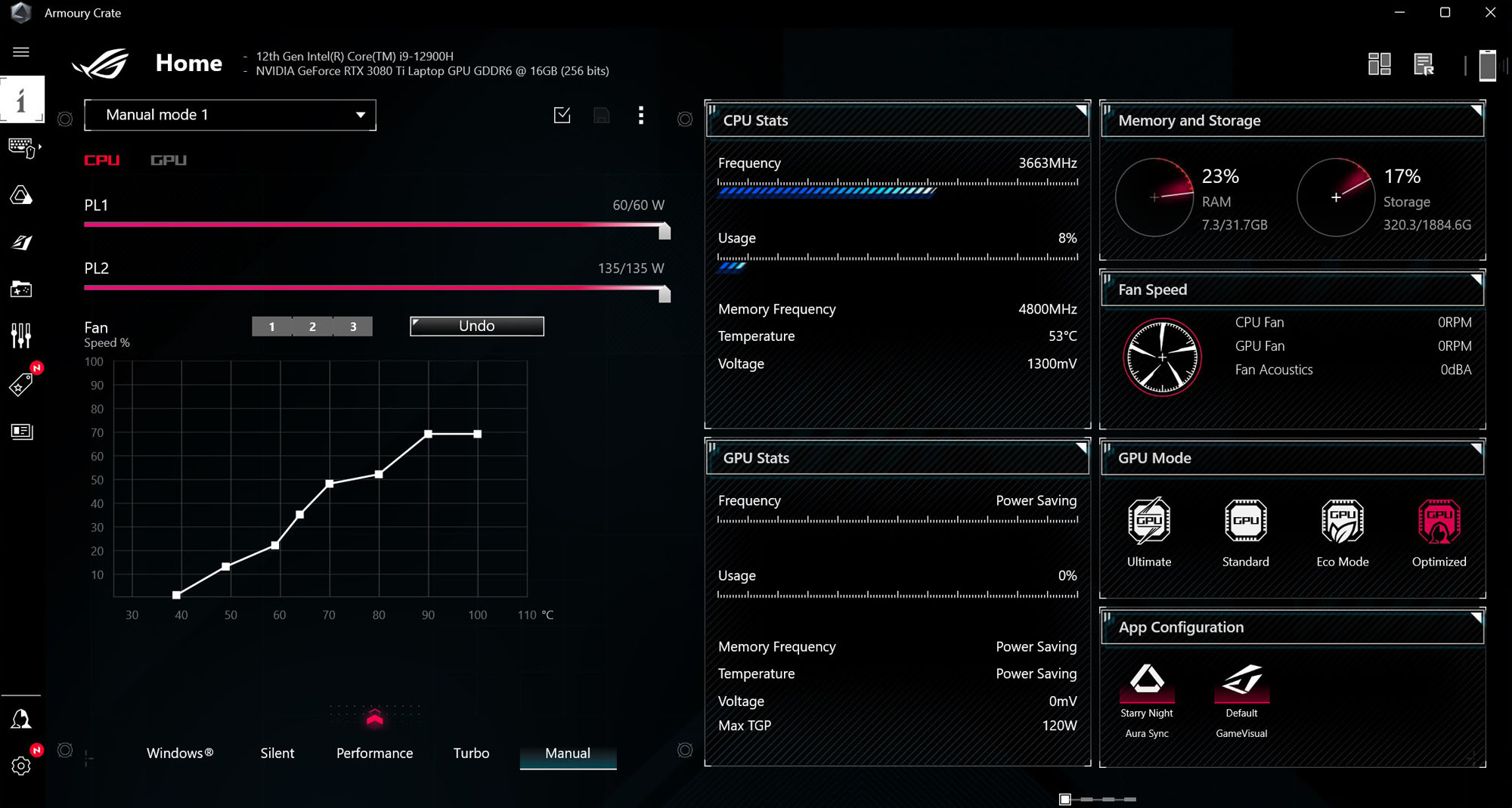Open the Manual mode 1 profile dropdown
1512x808 pixels.
coord(230,115)
